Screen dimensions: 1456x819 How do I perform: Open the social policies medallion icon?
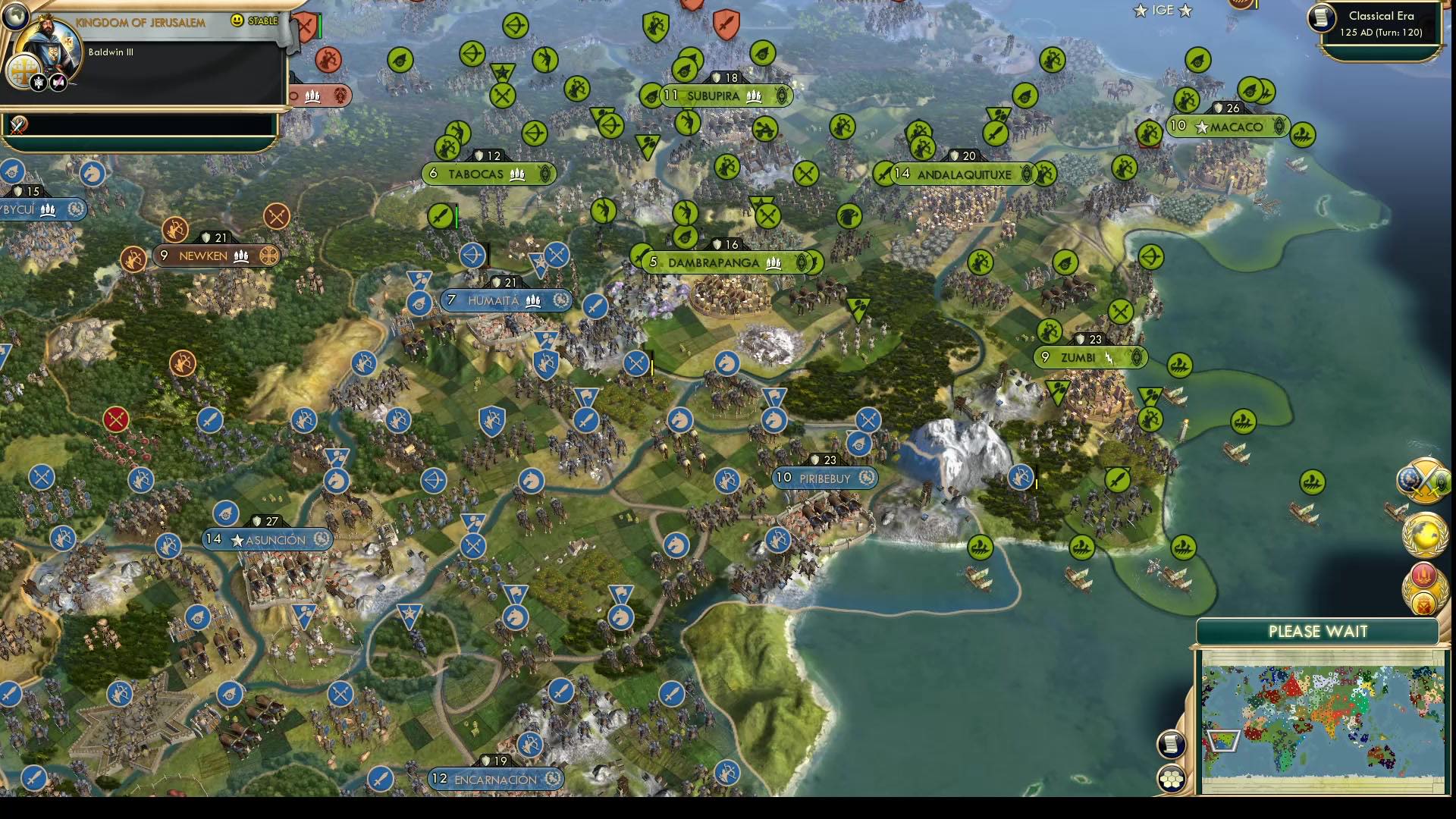(1423, 575)
